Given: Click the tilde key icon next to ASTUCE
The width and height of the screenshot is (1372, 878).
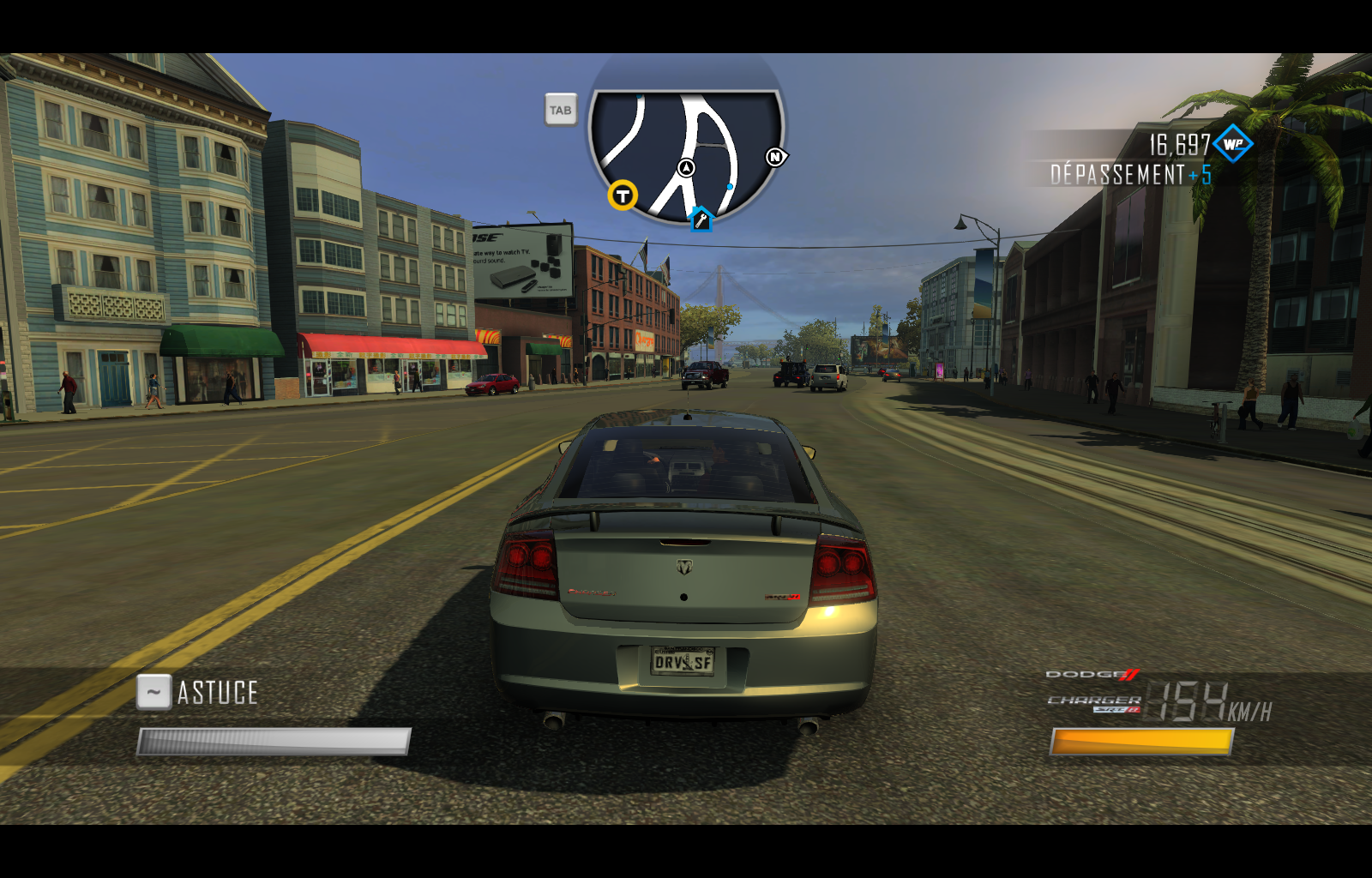Looking at the screenshot, I should click(x=153, y=691).
